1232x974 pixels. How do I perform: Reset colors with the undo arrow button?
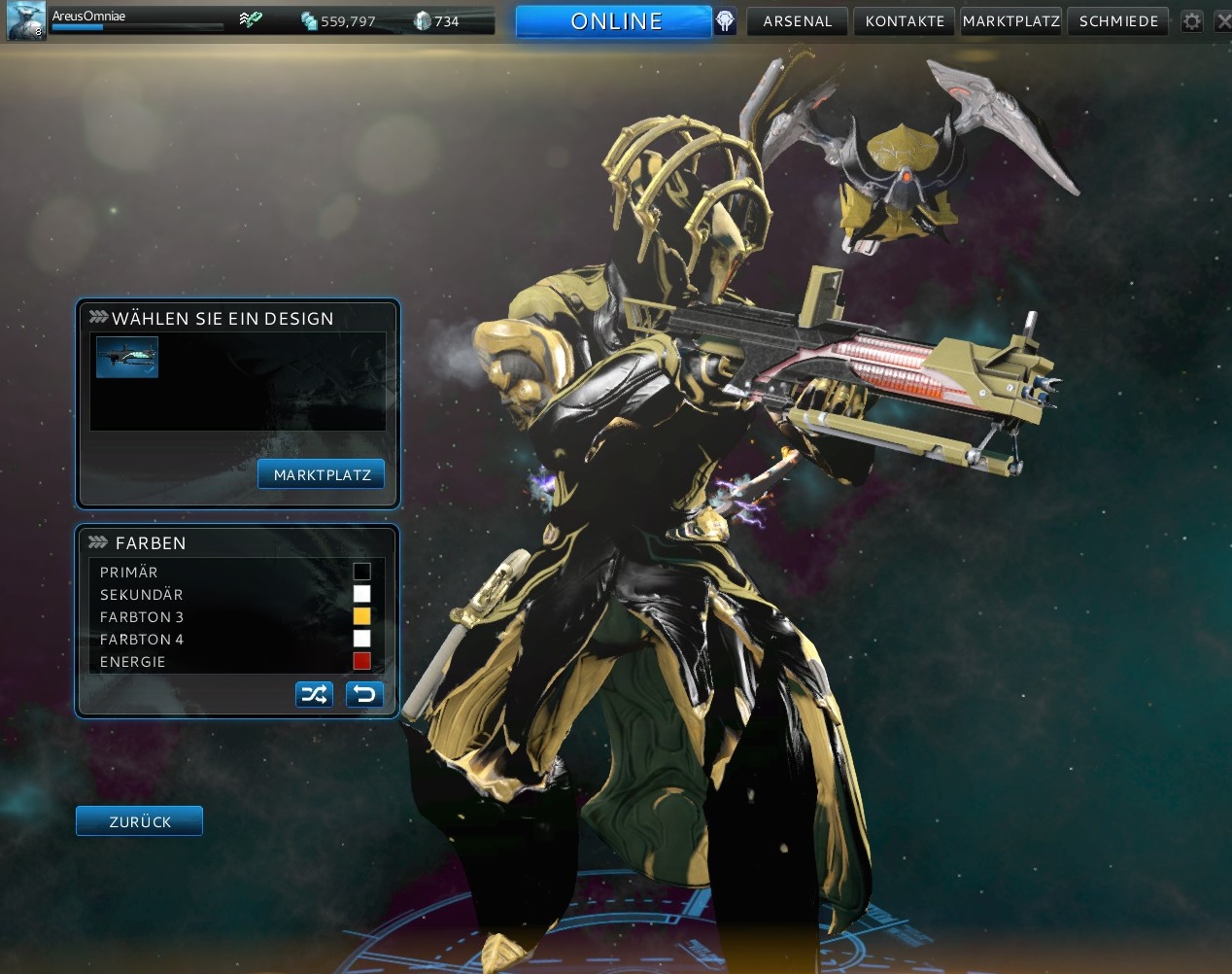[364, 694]
